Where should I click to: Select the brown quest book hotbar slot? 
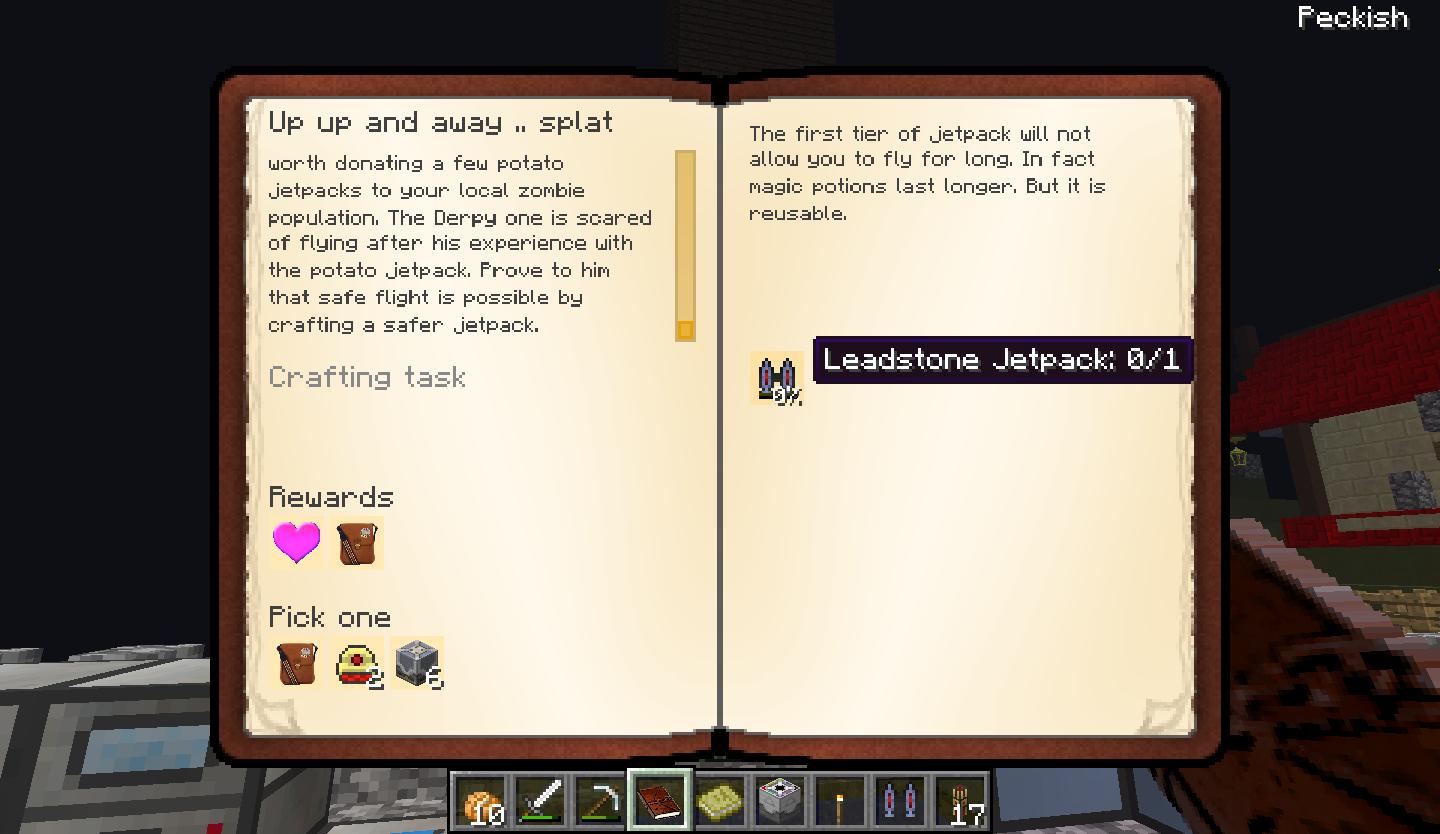point(660,801)
